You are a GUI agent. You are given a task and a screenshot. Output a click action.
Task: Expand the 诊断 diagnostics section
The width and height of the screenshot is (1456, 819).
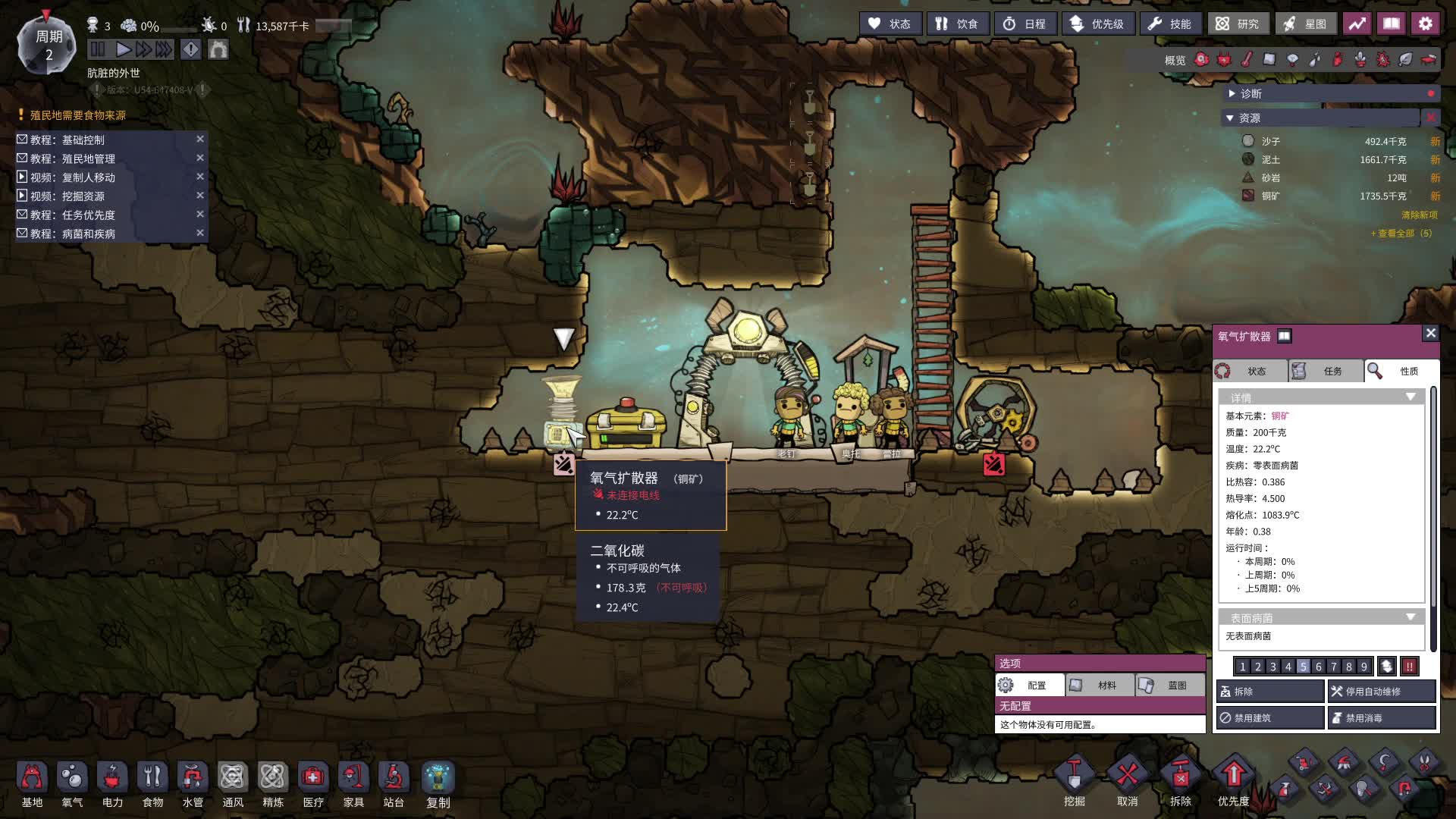(x=1251, y=93)
